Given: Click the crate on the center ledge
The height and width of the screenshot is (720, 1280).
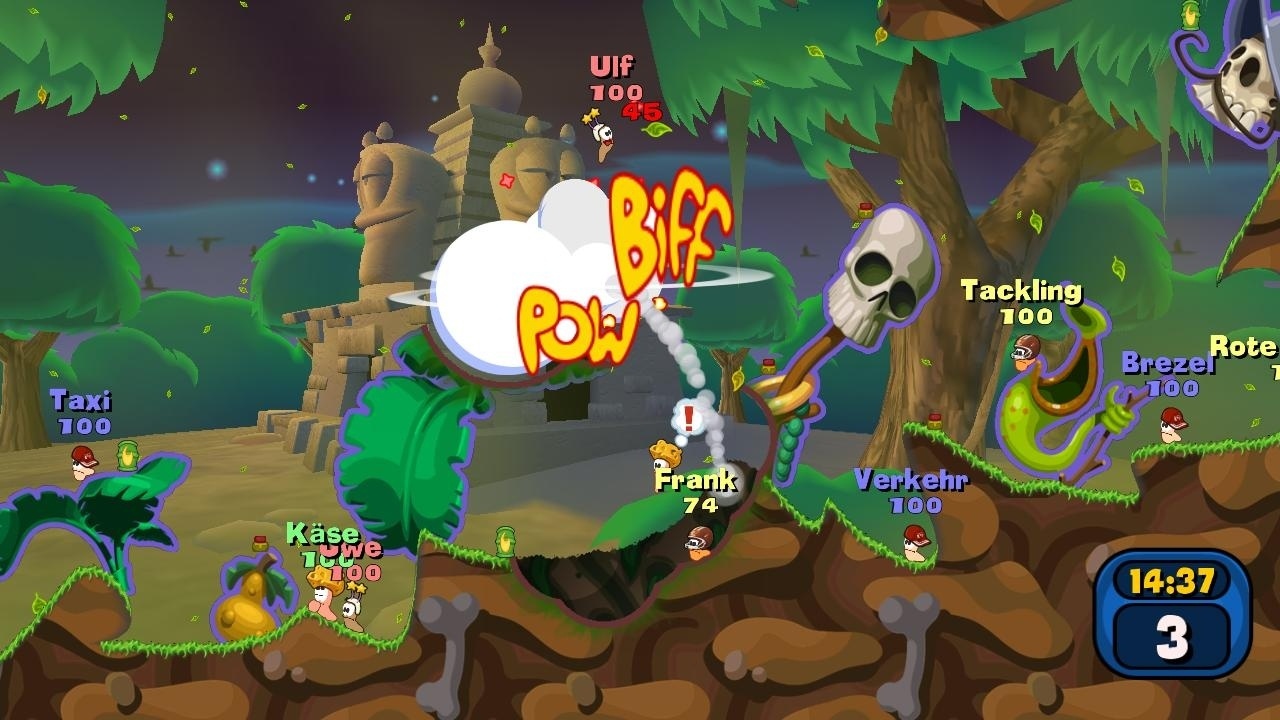Looking at the screenshot, I should pyautogui.click(x=503, y=540).
